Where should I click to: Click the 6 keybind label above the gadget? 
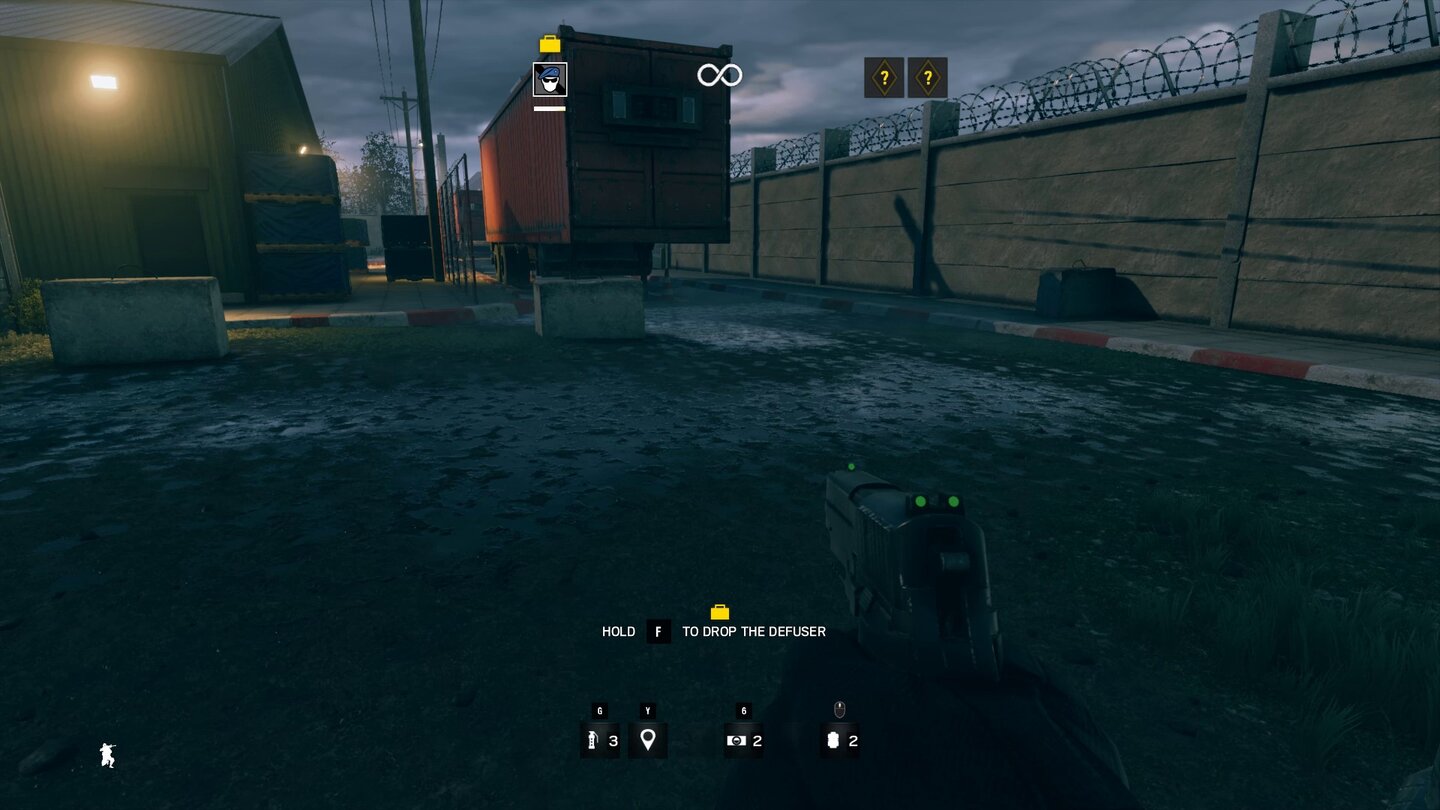pyautogui.click(x=742, y=711)
